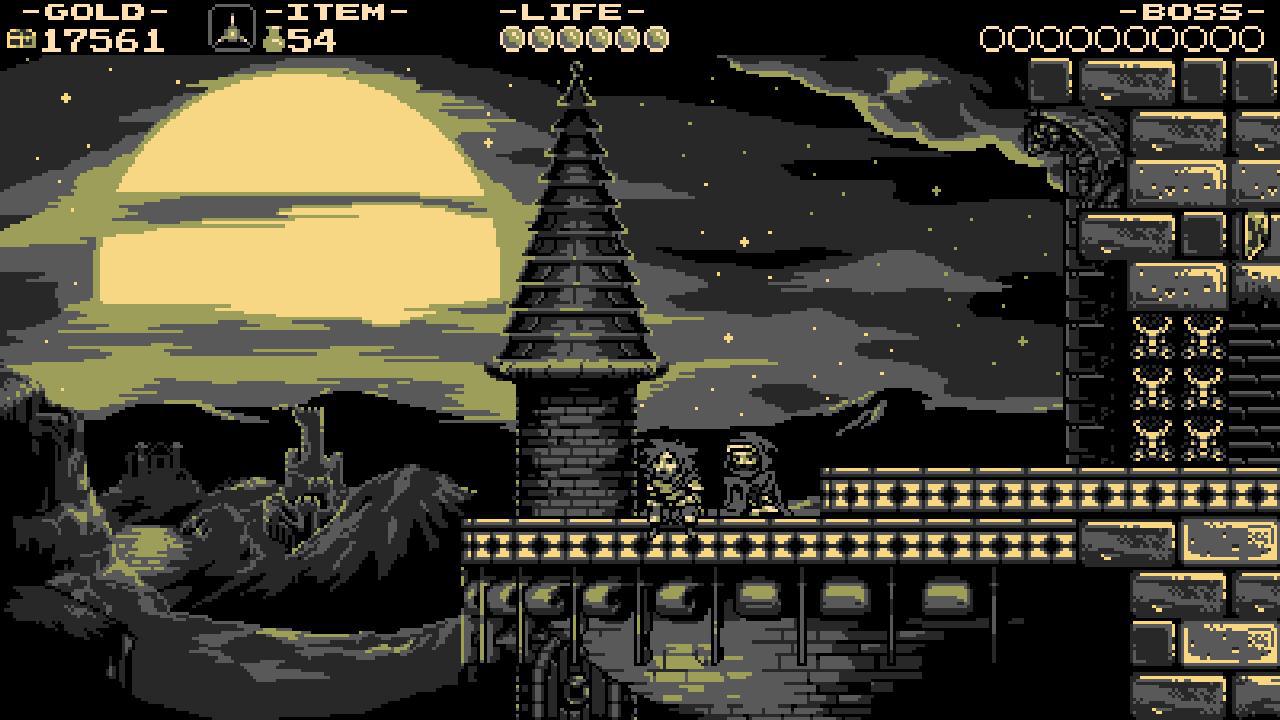Click the BOSS heading text
This screenshot has height=720, width=1280.
tap(1190, 14)
